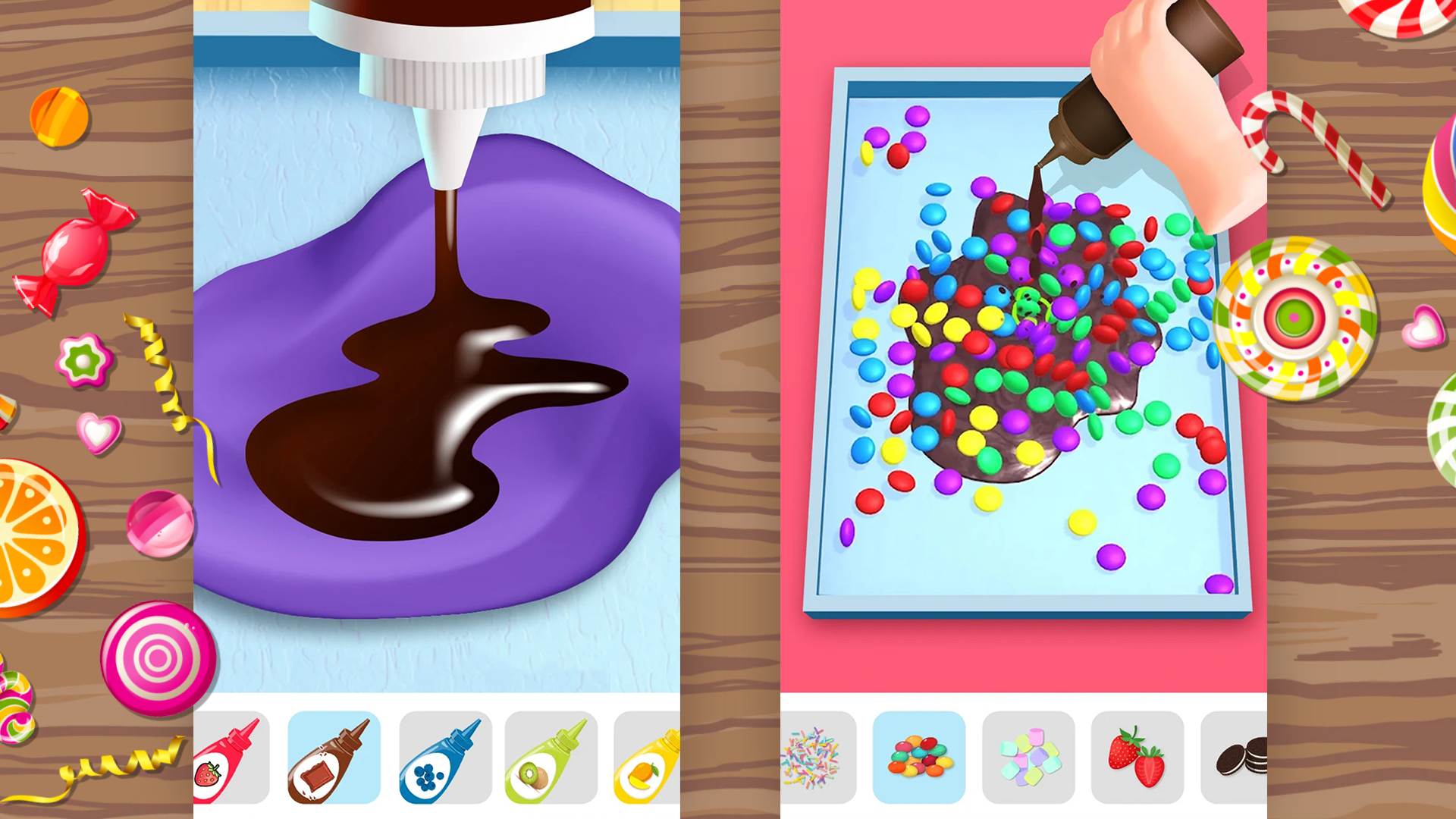Select the blueberry sauce bottle
1456x819 pixels.
point(444,756)
